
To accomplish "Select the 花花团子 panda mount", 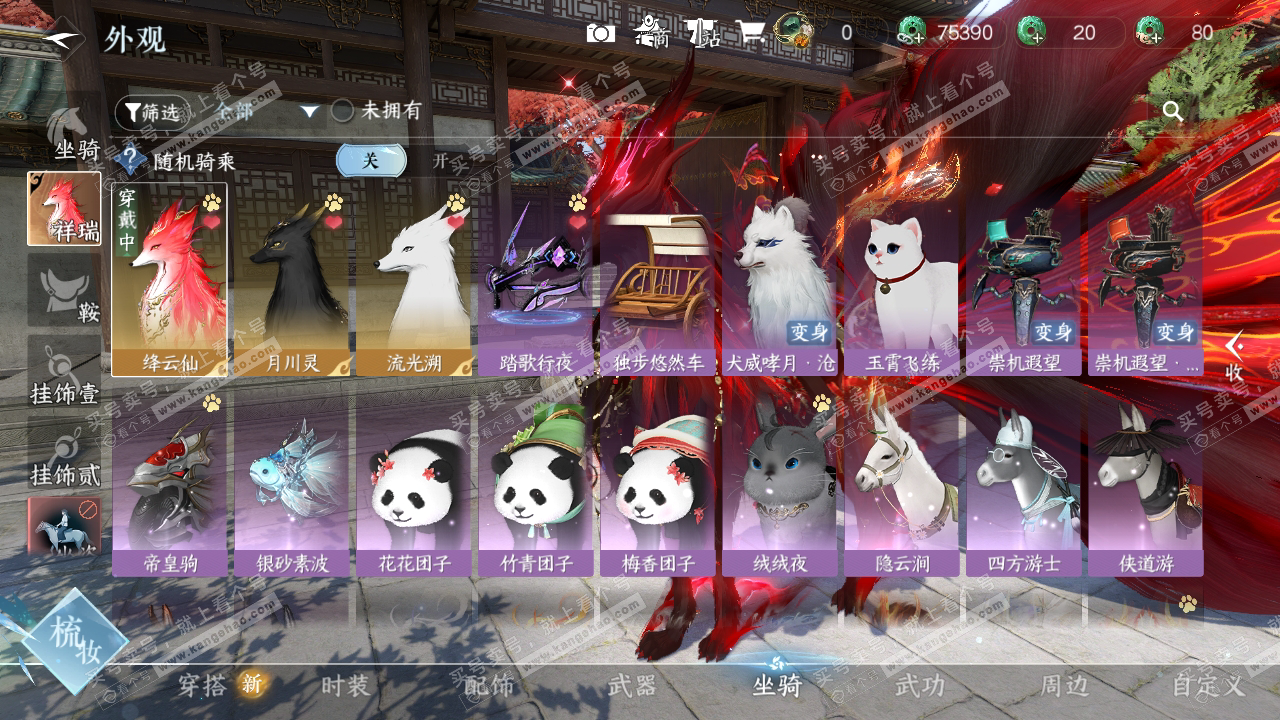I will coord(413,484).
